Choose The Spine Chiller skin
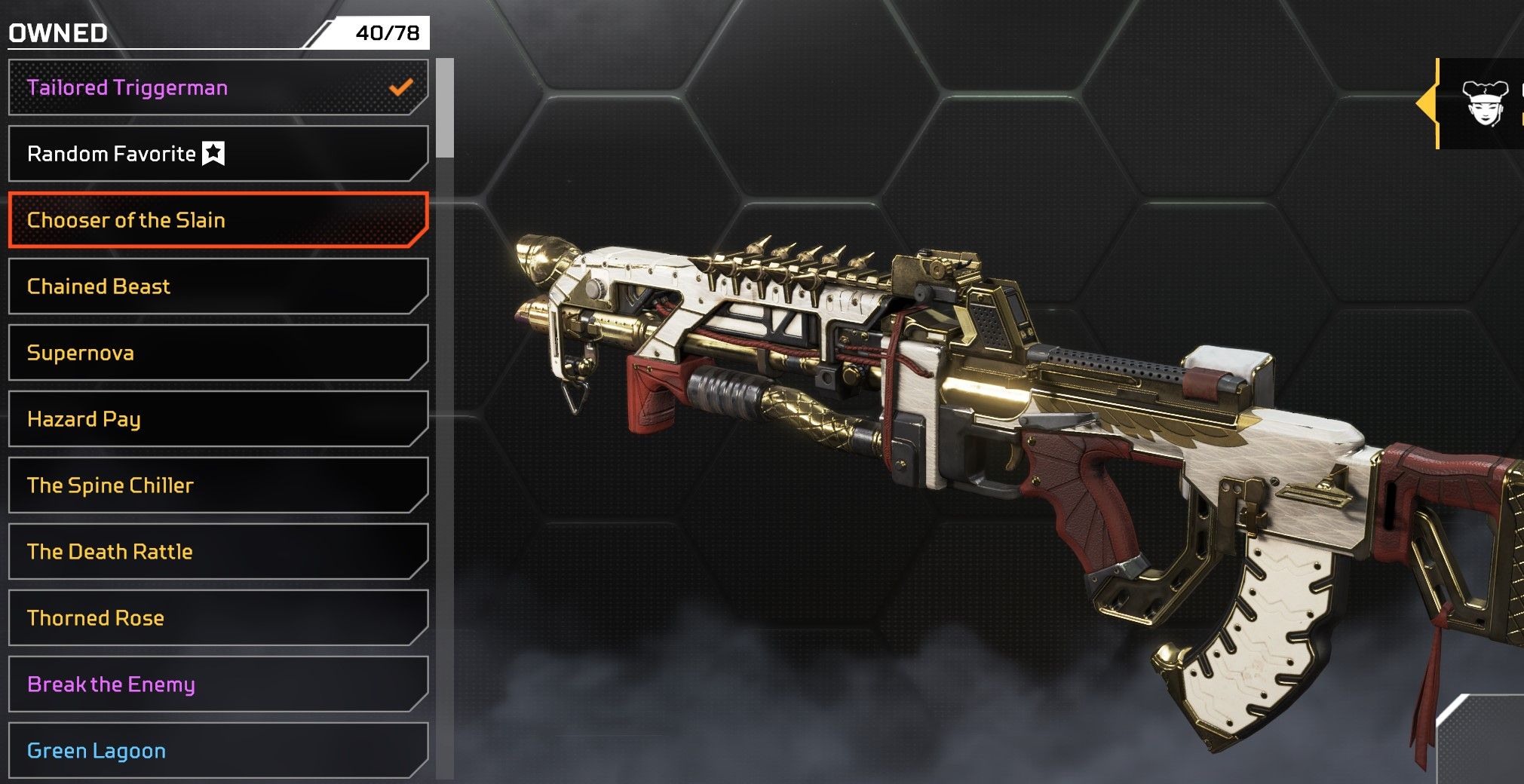Screen dimensions: 1524x784 point(217,485)
